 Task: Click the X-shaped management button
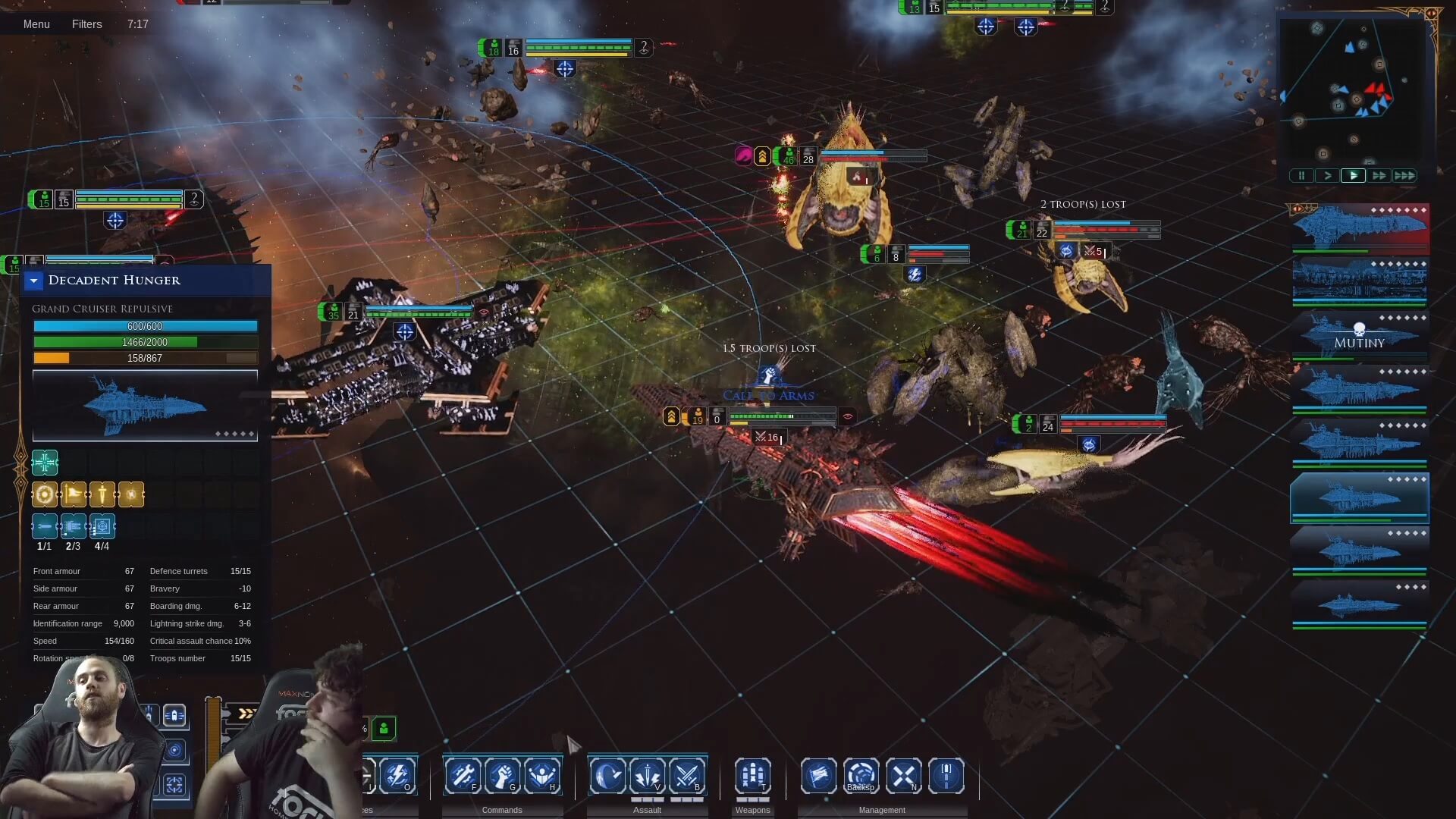(904, 776)
